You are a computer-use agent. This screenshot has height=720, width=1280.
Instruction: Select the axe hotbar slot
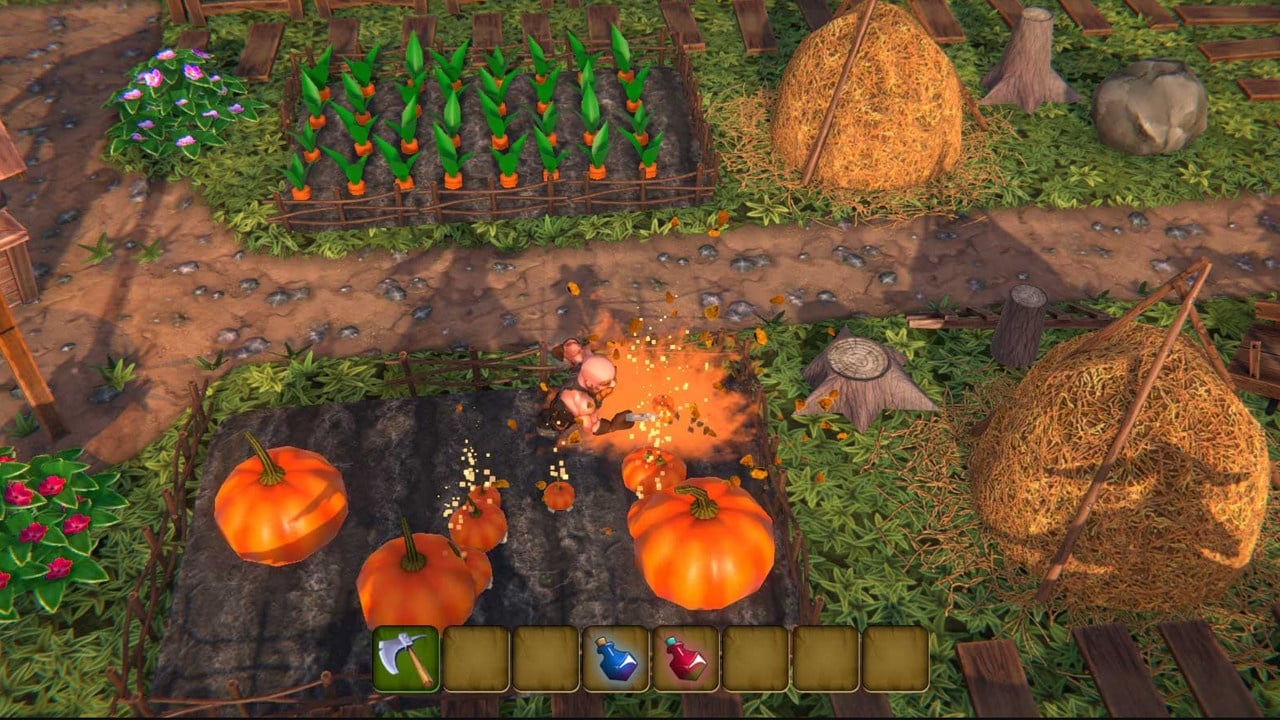[x=406, y=659]
